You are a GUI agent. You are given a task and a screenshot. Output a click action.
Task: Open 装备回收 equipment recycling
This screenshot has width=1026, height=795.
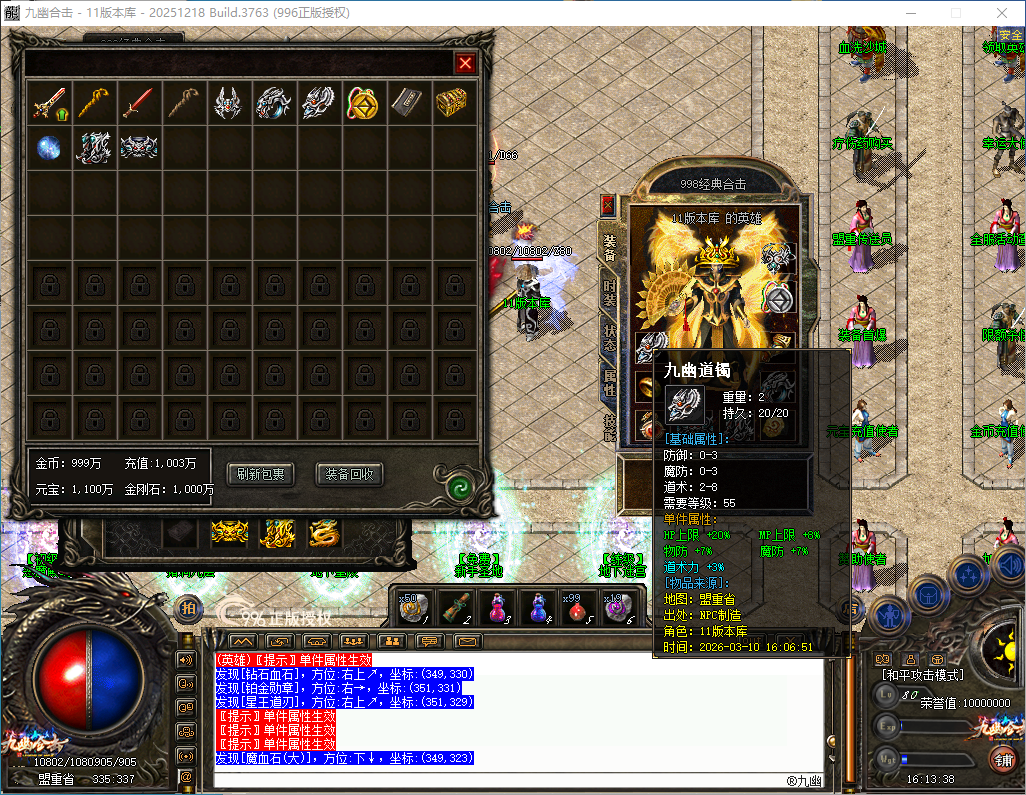[349, 474]
